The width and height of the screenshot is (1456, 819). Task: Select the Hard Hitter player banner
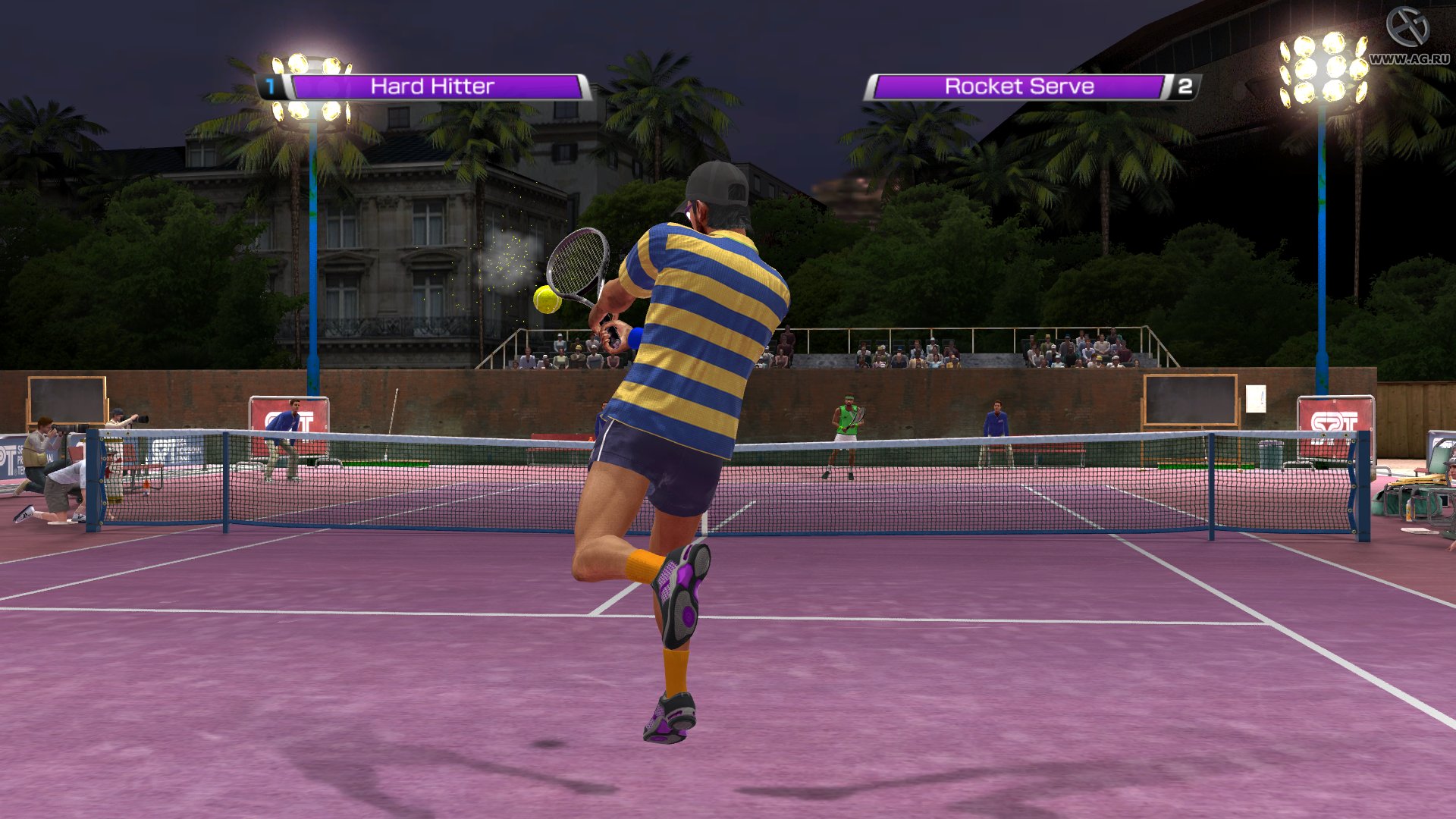click(x=432, y=87)
